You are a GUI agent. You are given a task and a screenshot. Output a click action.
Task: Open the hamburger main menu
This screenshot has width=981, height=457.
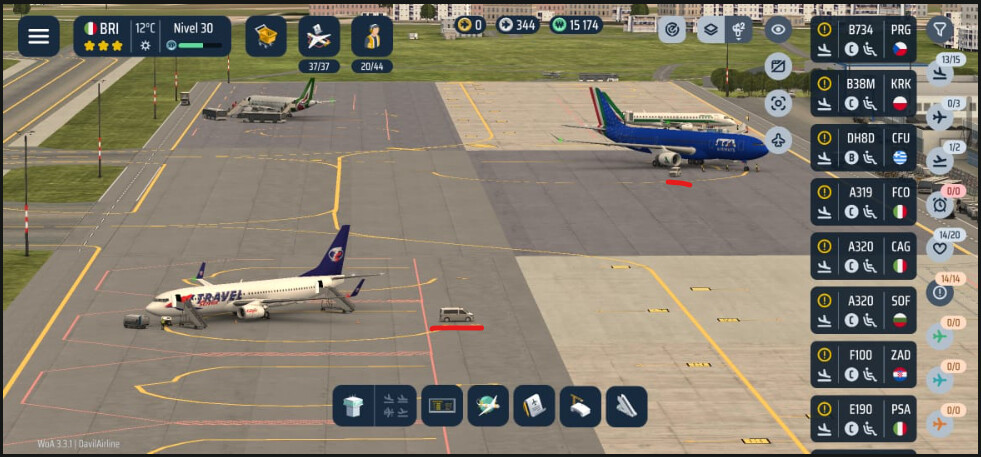coord(38,36)
